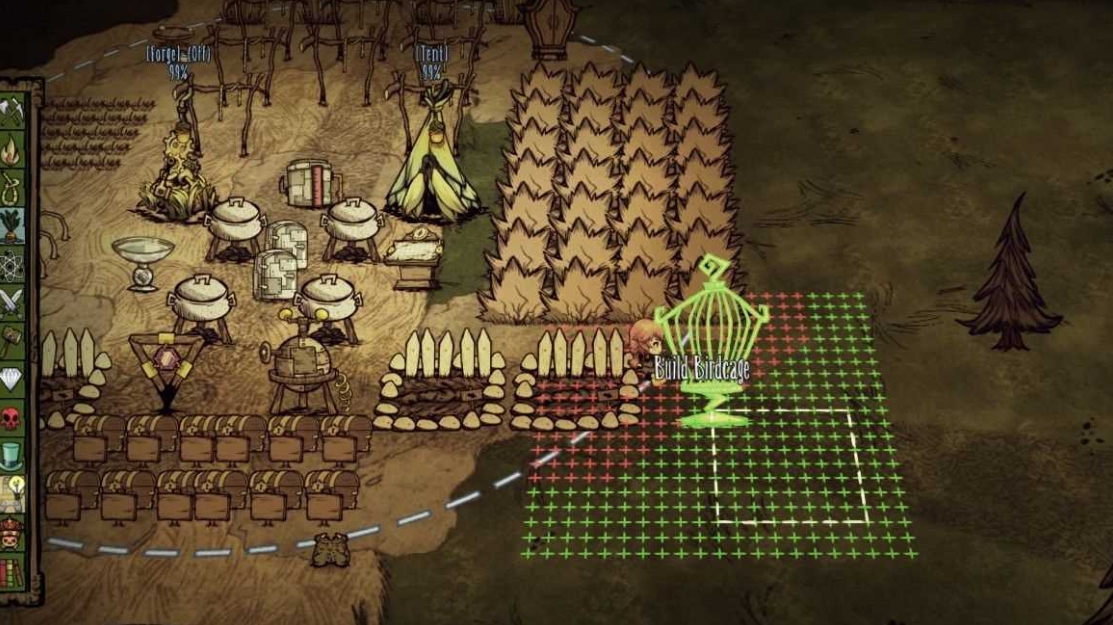Open the Tools crafting tab
Viewport: 1113px width, 625px height.
(14, 113)
